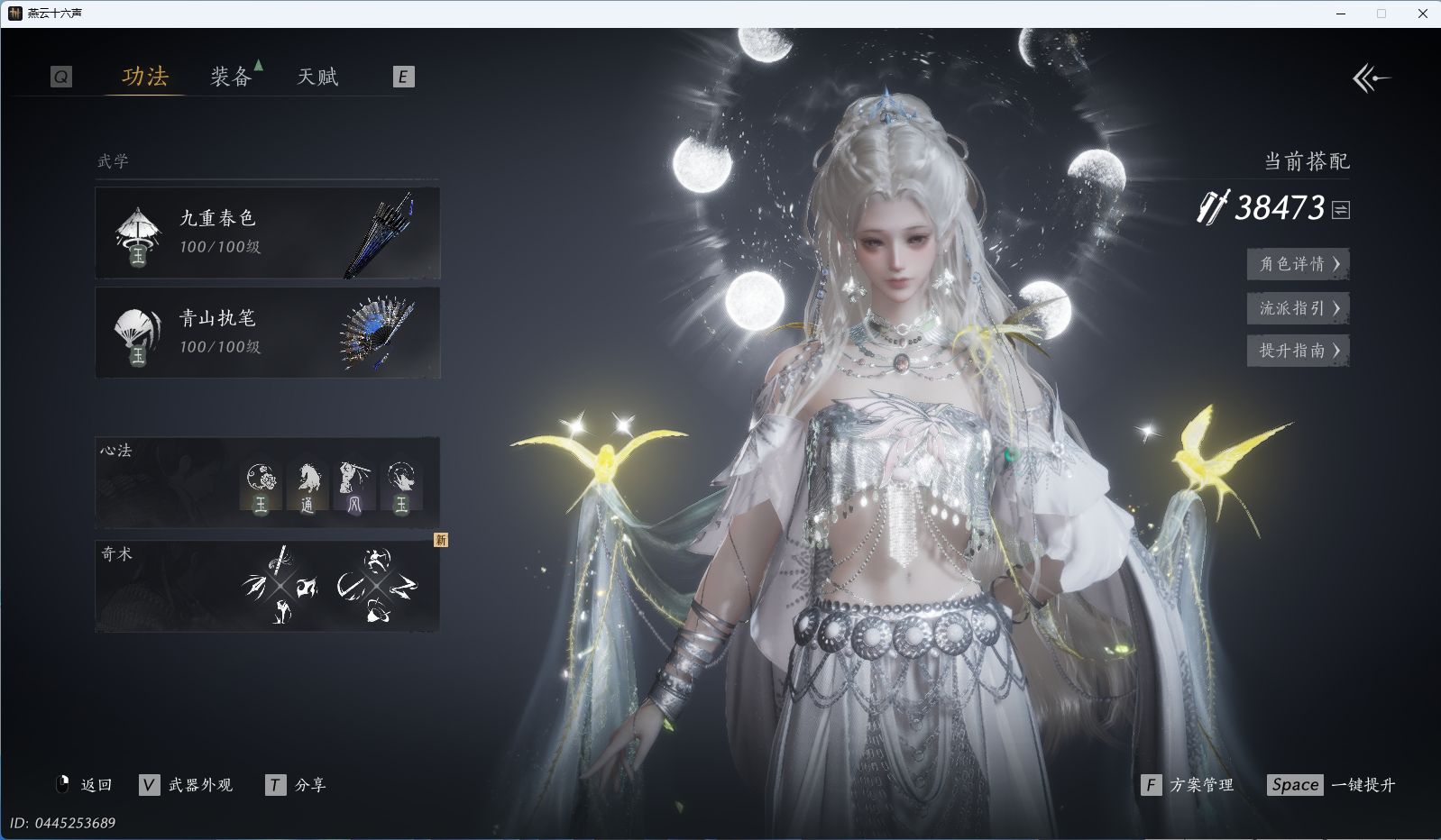
Task: Close the game window
Action: click(1423, 14)
